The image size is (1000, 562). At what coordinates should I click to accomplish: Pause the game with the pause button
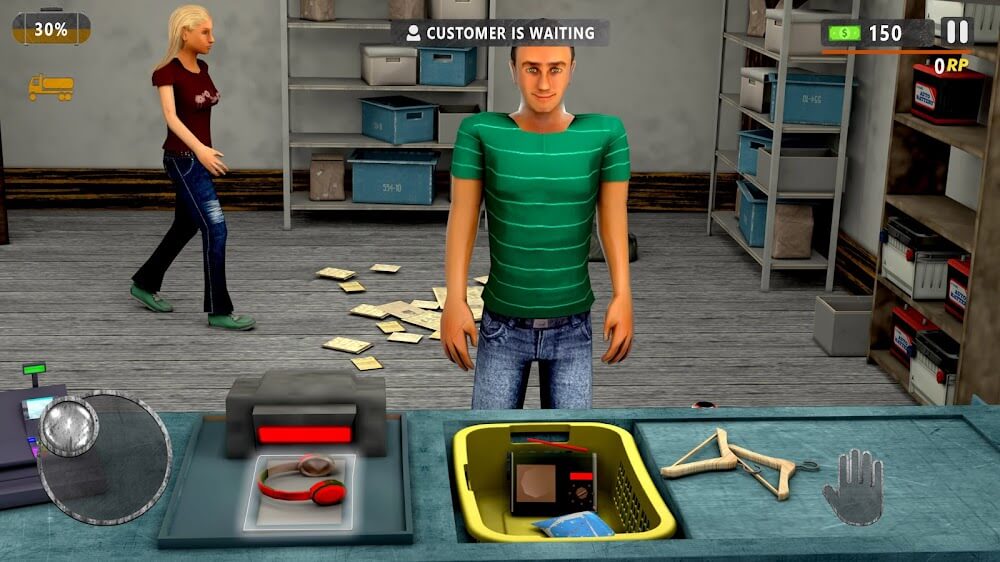(957, 32)
